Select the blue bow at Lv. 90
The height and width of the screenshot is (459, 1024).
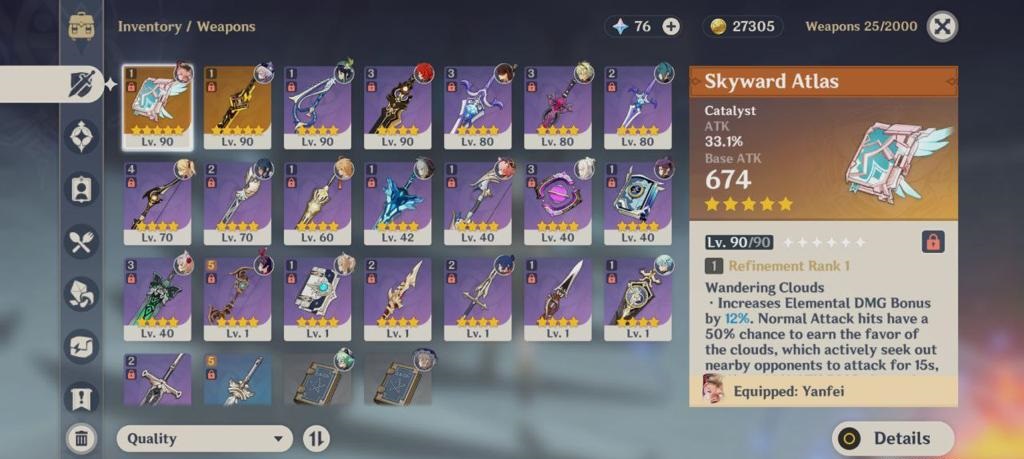pos(317,106)
